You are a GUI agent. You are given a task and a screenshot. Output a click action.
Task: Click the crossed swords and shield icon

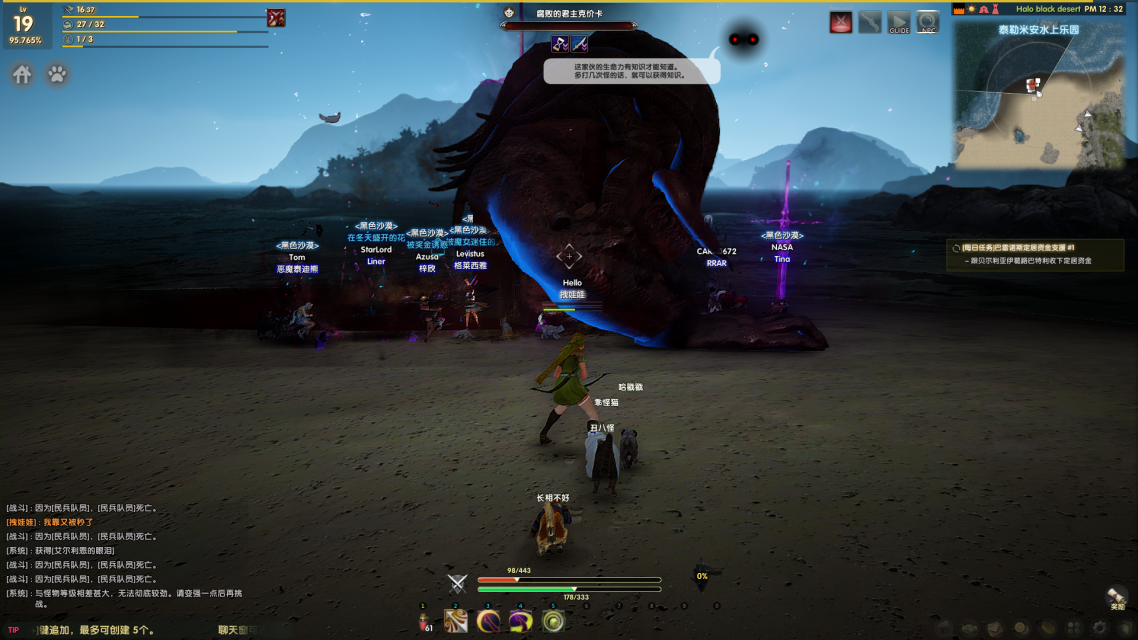point(457,584)
